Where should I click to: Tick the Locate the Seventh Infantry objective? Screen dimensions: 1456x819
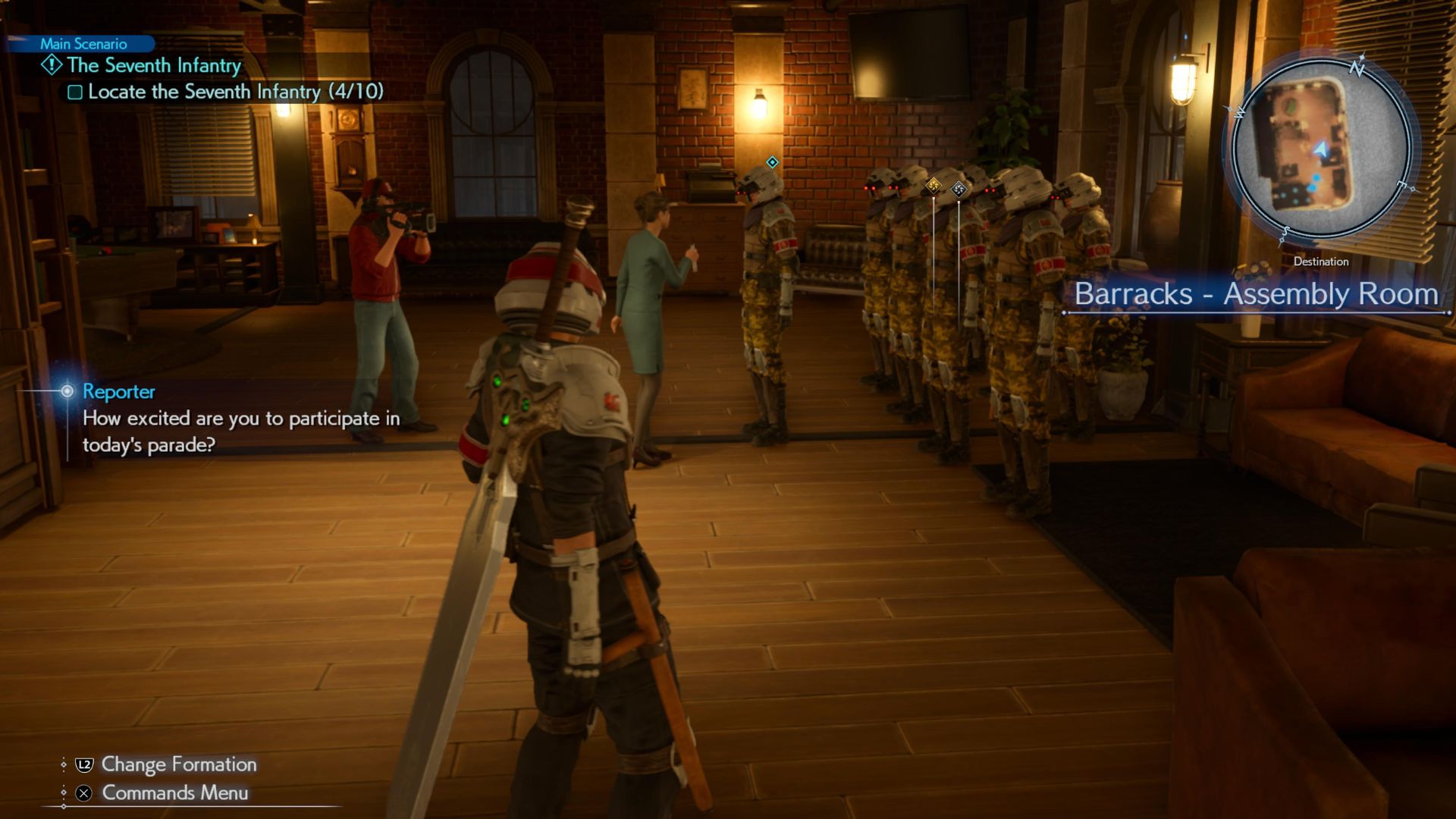[x=75, y=93]
